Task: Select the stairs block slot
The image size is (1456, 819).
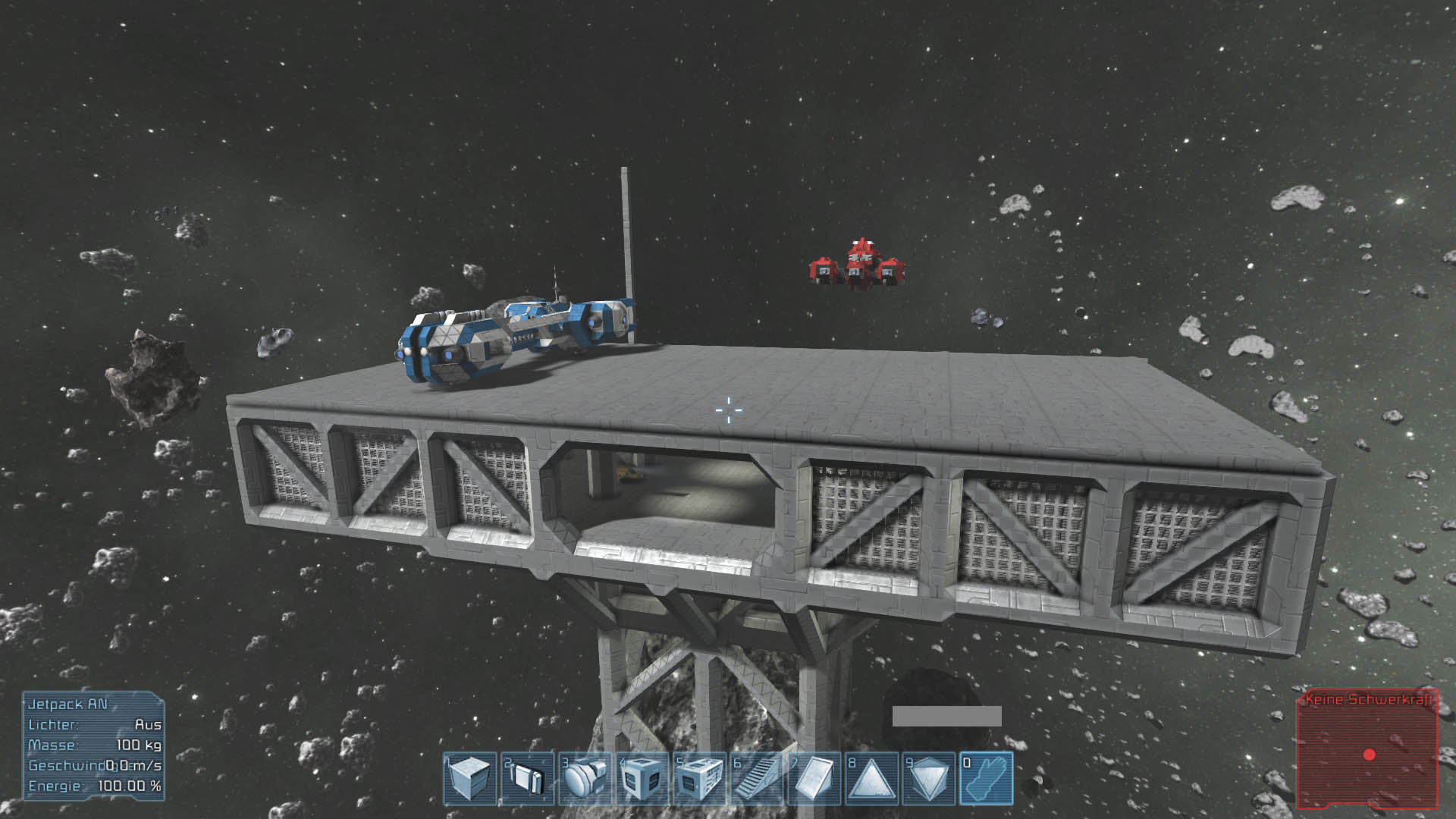Action: (x=758, y=778)
